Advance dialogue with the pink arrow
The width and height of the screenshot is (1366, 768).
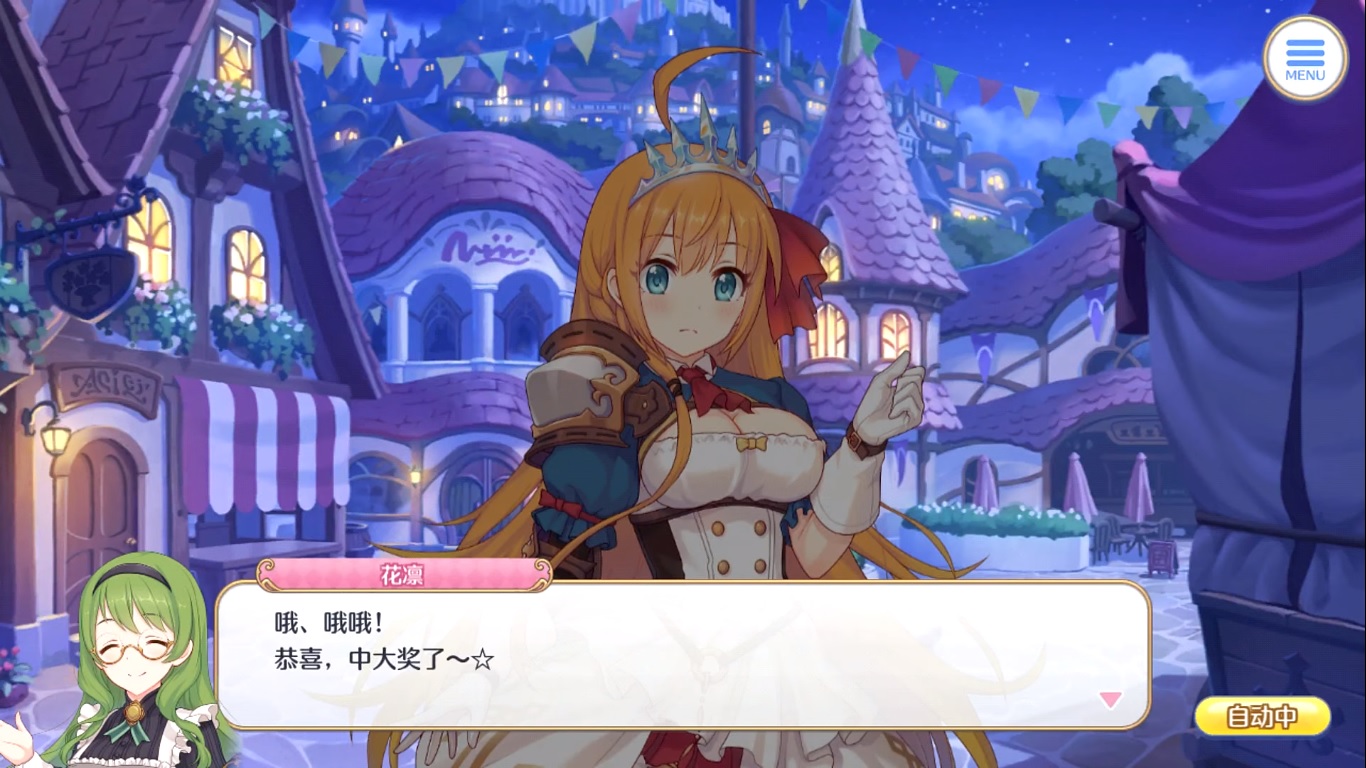pyautogui.click(x=1110, y=699)
